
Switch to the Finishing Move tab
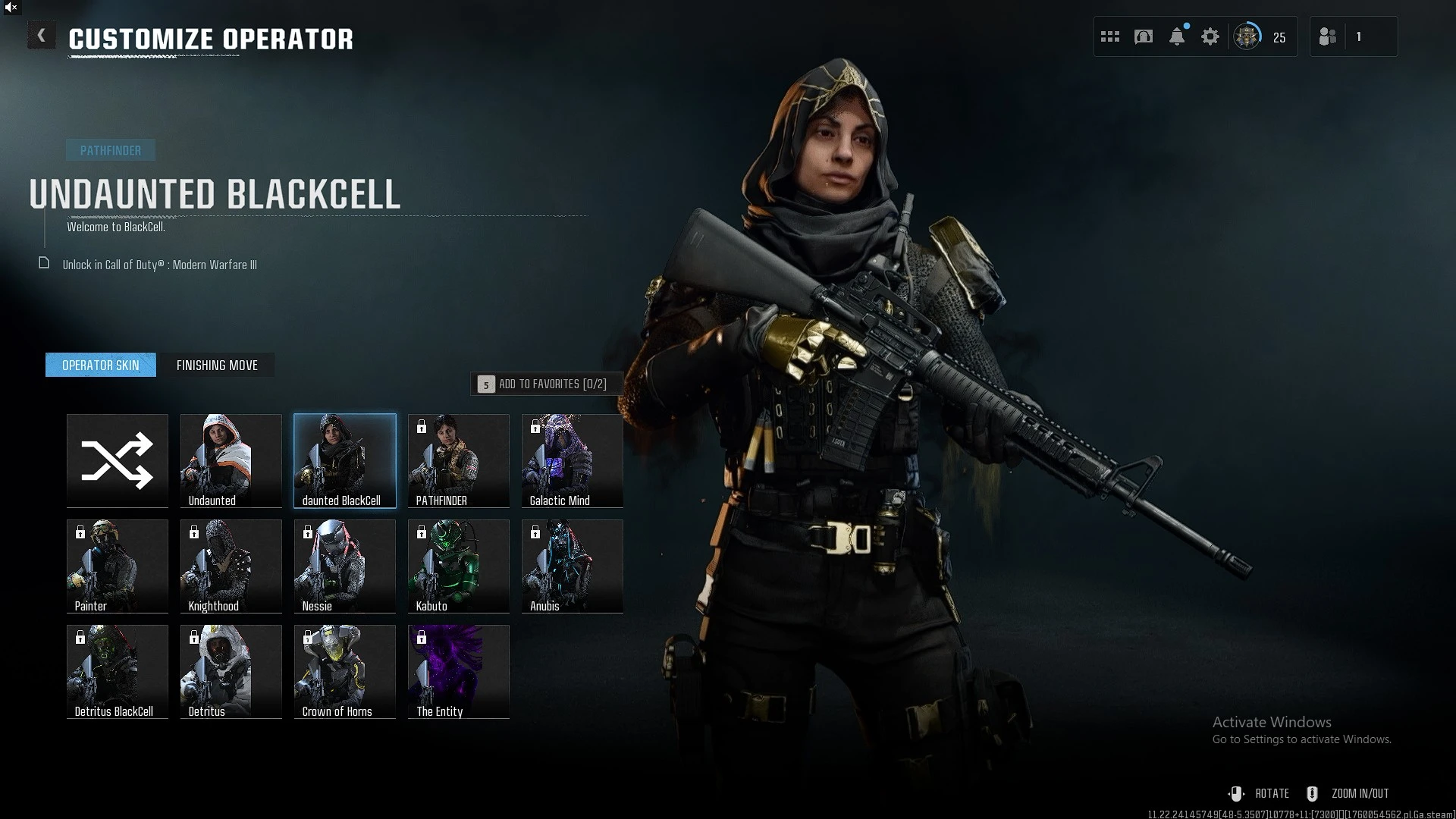click(217, 365)
